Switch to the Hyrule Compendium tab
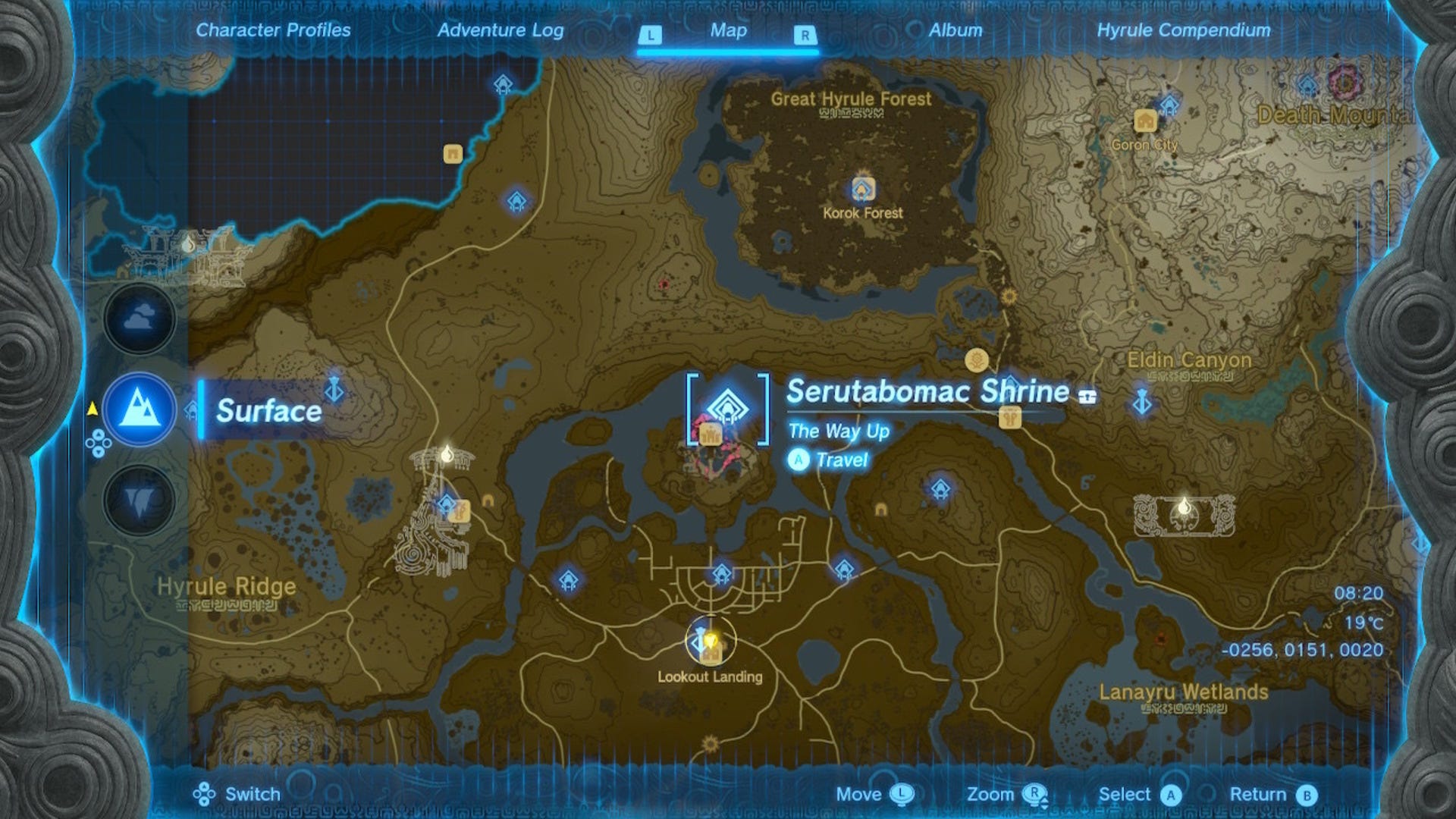Image resolution: width=1456 pixels, height=819 pixels. pos(1184,31)
